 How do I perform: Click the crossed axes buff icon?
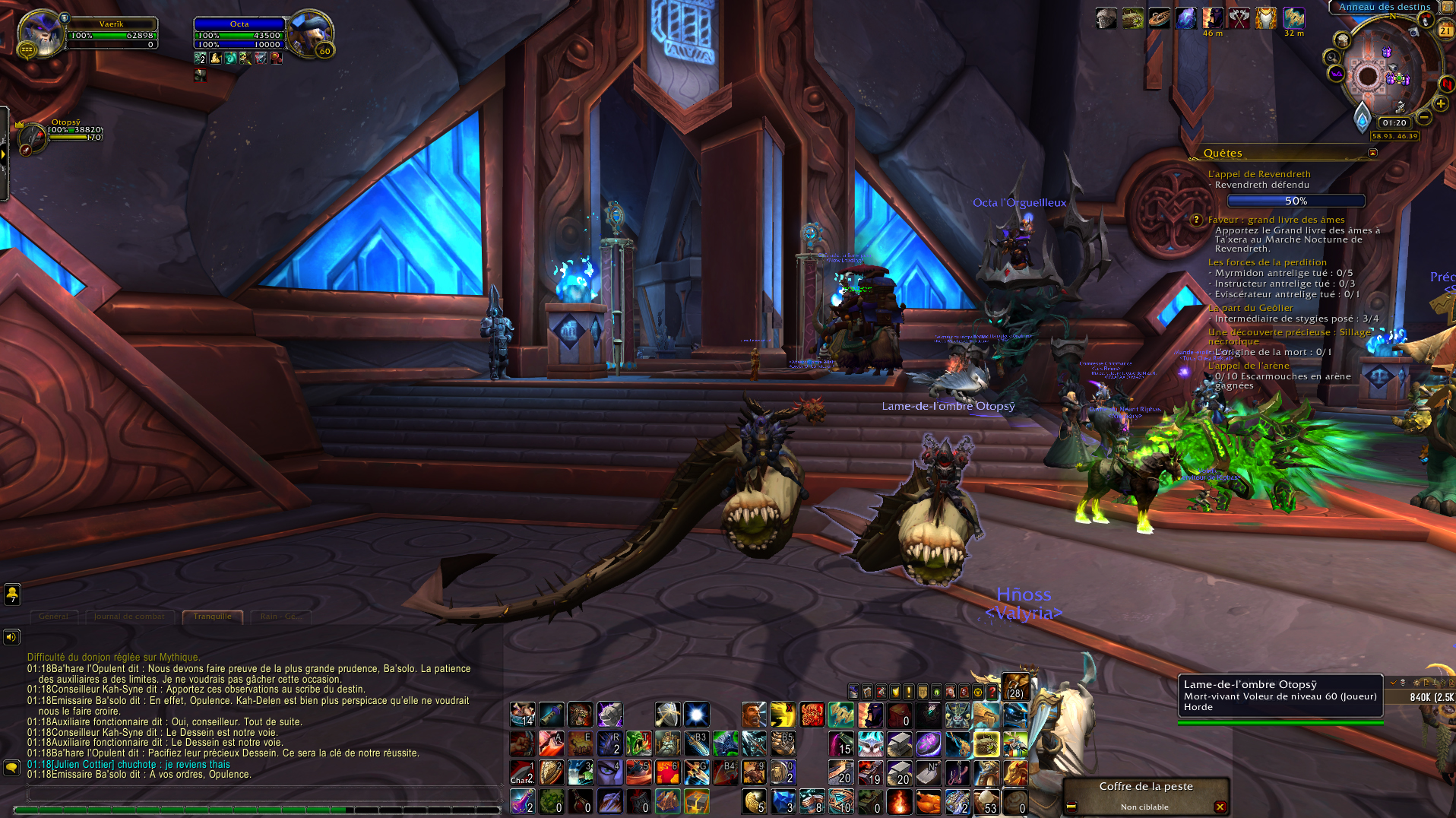[x=1239, y=18]
